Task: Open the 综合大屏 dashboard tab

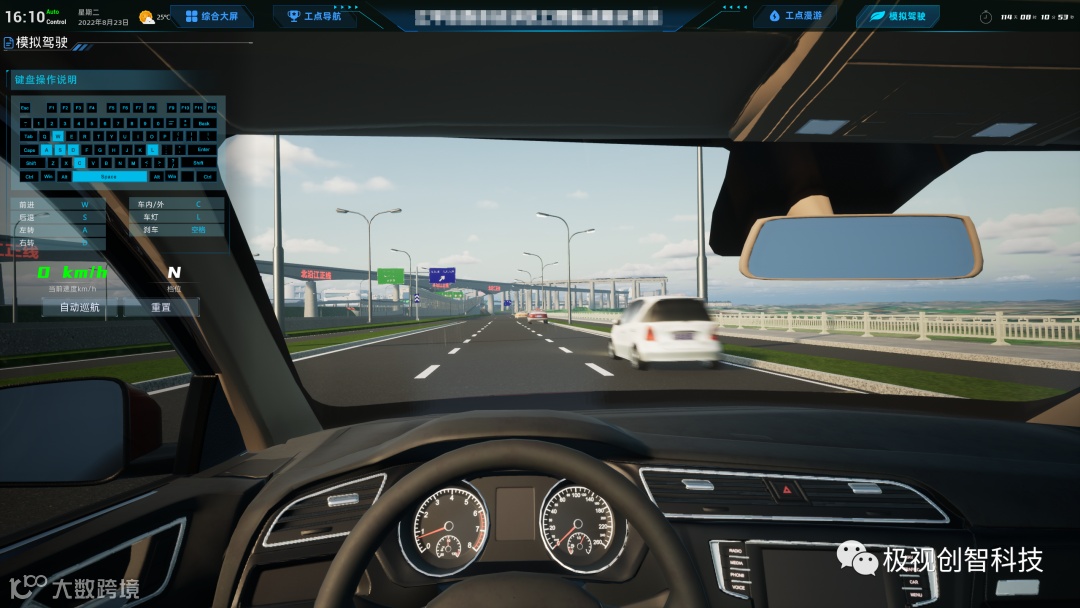Action: pos(211,16)
